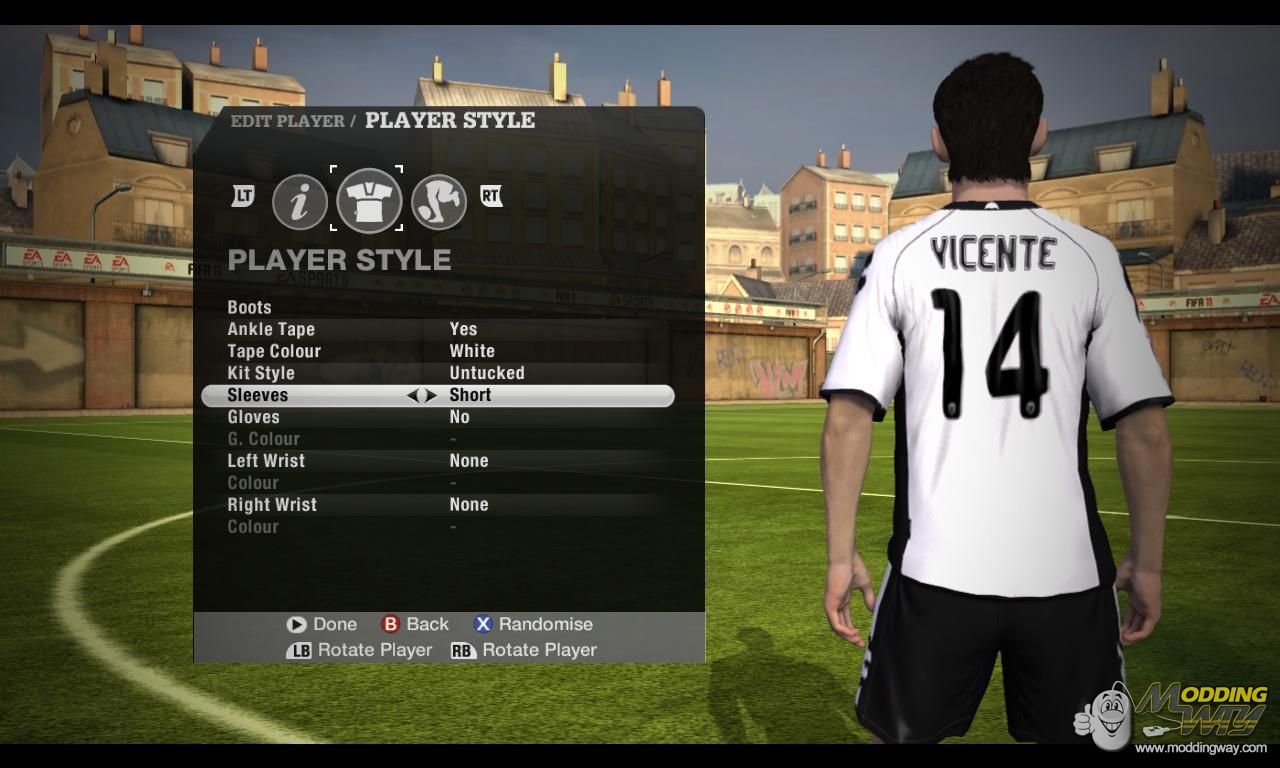Open the player kicking animation tab

tap(438, 201)
